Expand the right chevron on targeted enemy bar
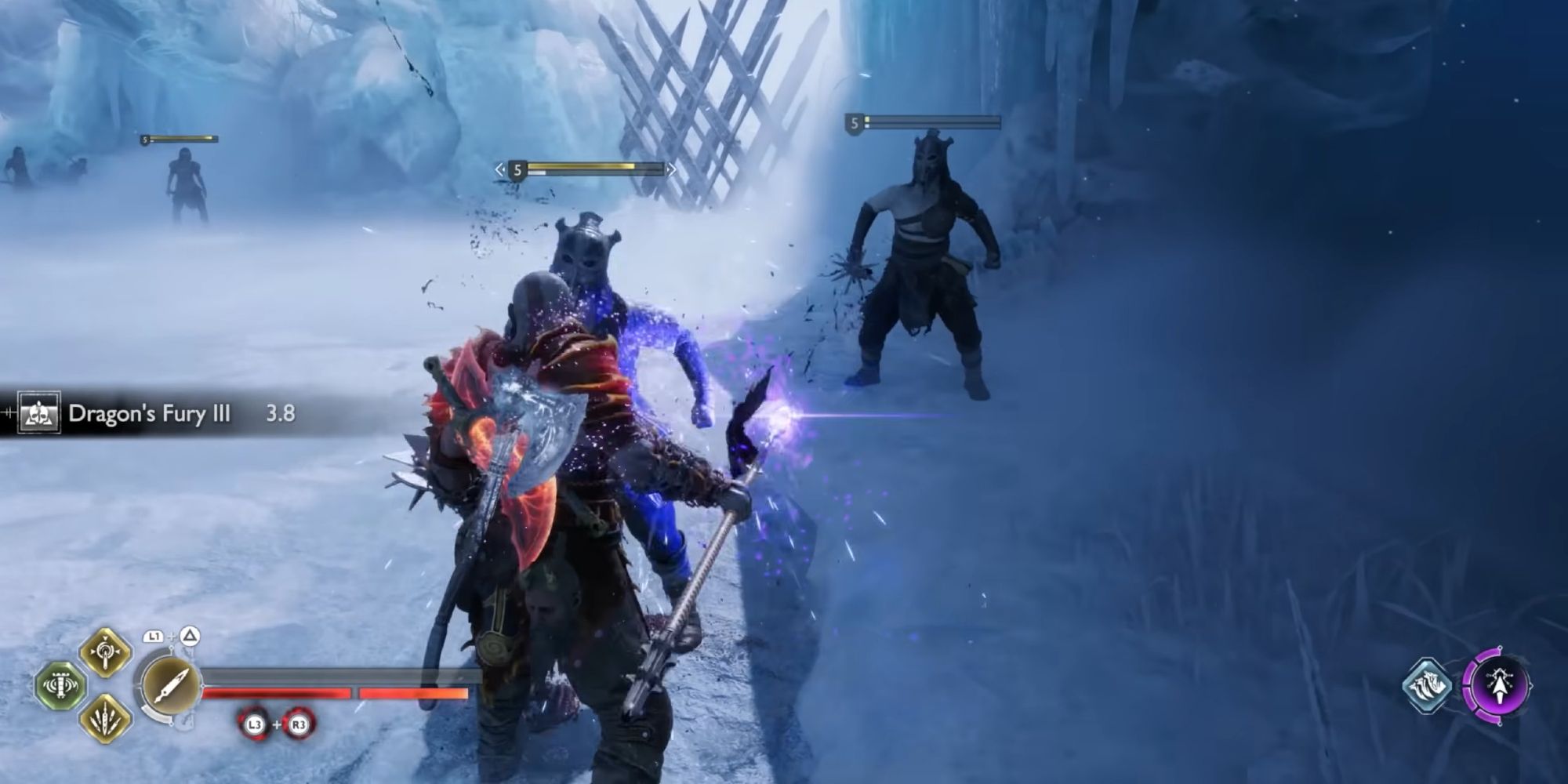Image resolution: width=1568 pixels, height=784 pixels. [670, 169]
